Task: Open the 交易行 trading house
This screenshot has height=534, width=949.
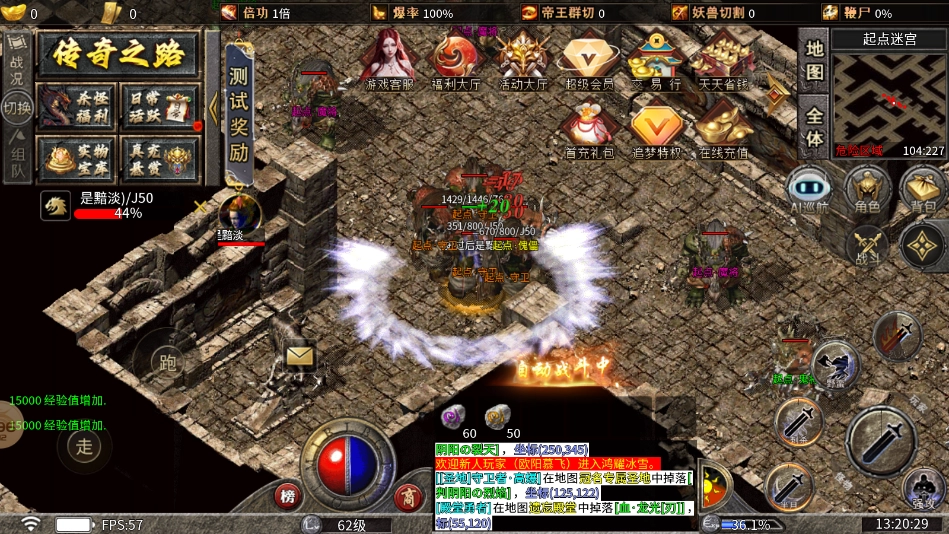Action: pyautogui.click(x=656, y=60)
